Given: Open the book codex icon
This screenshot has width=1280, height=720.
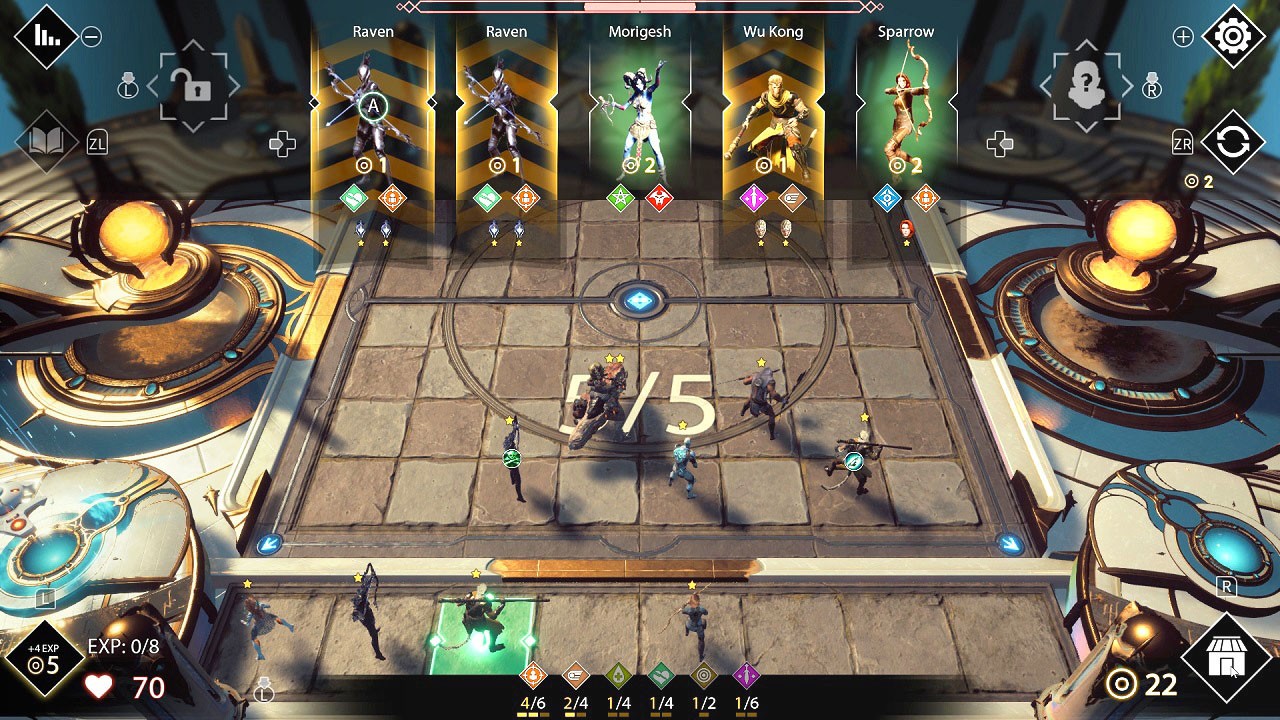Looking at the screenshot, I should point(46,142).
